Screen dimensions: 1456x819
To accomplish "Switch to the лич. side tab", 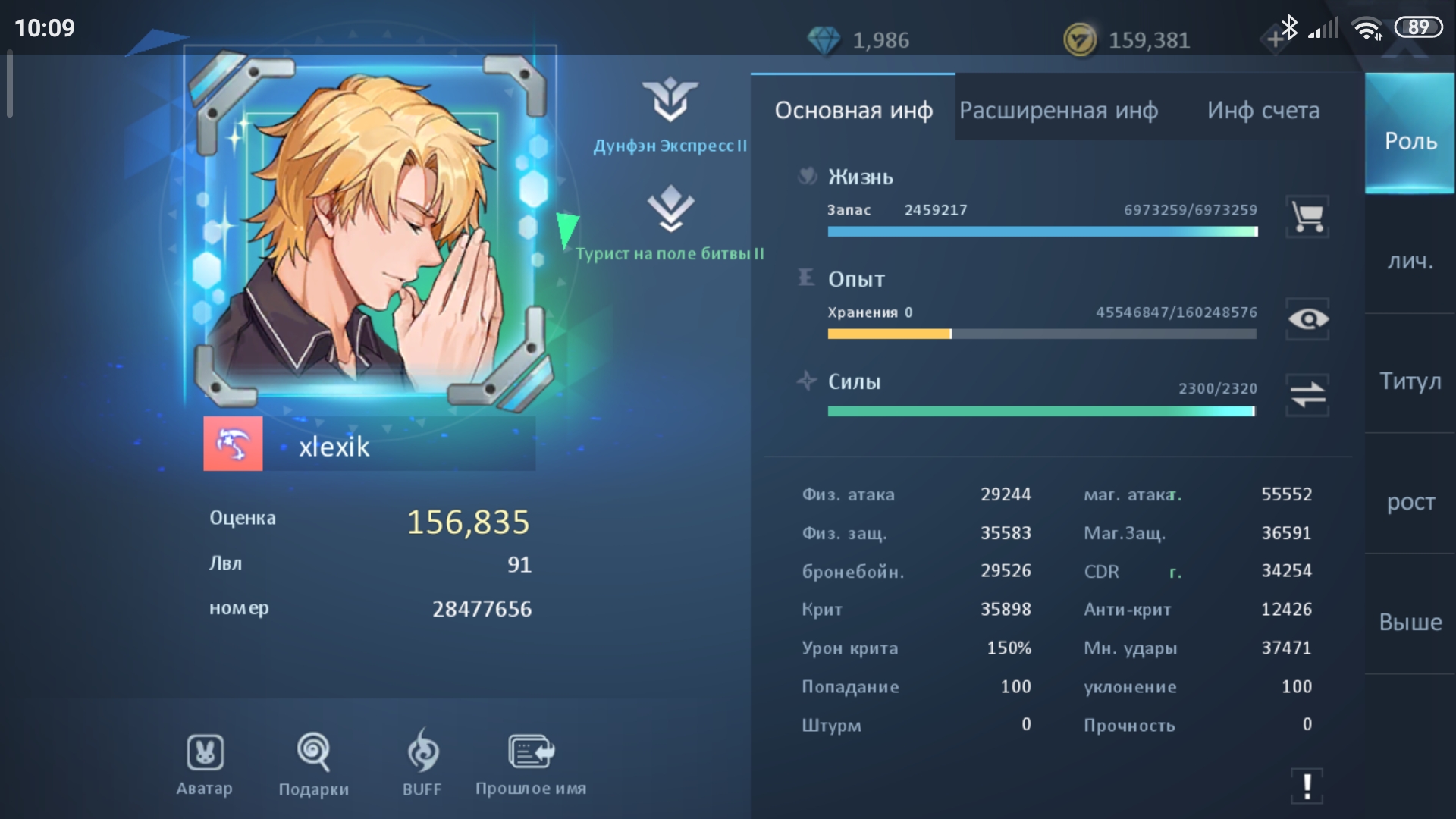I will (1410, 261).
